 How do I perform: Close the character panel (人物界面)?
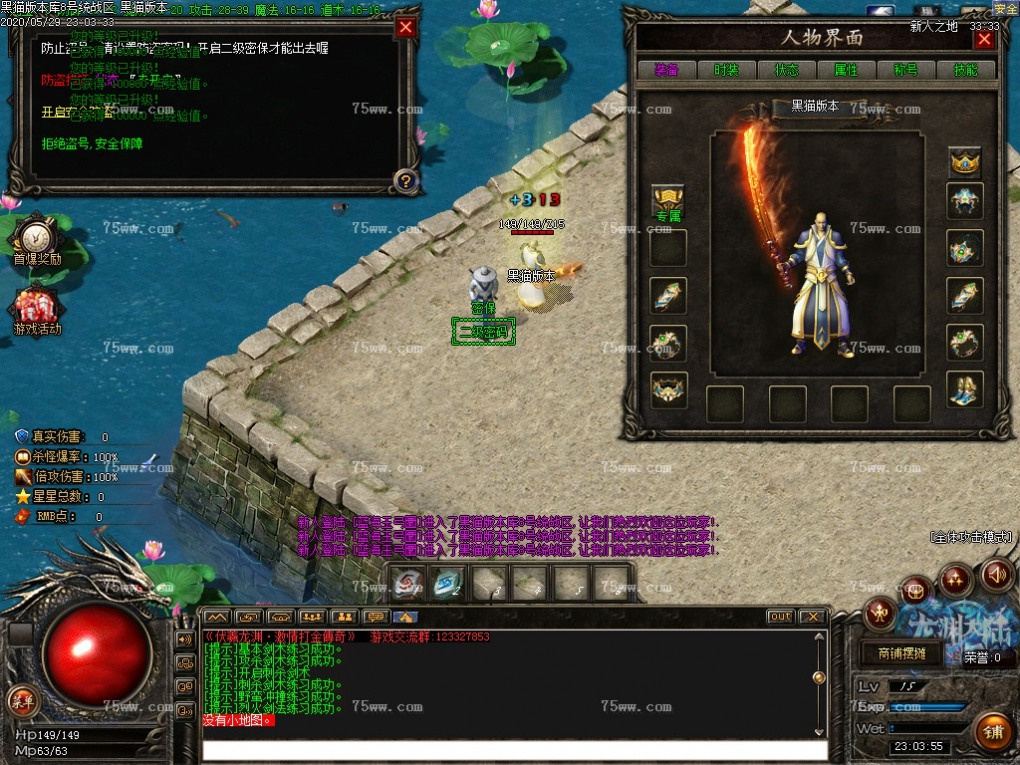click(984, 40)
